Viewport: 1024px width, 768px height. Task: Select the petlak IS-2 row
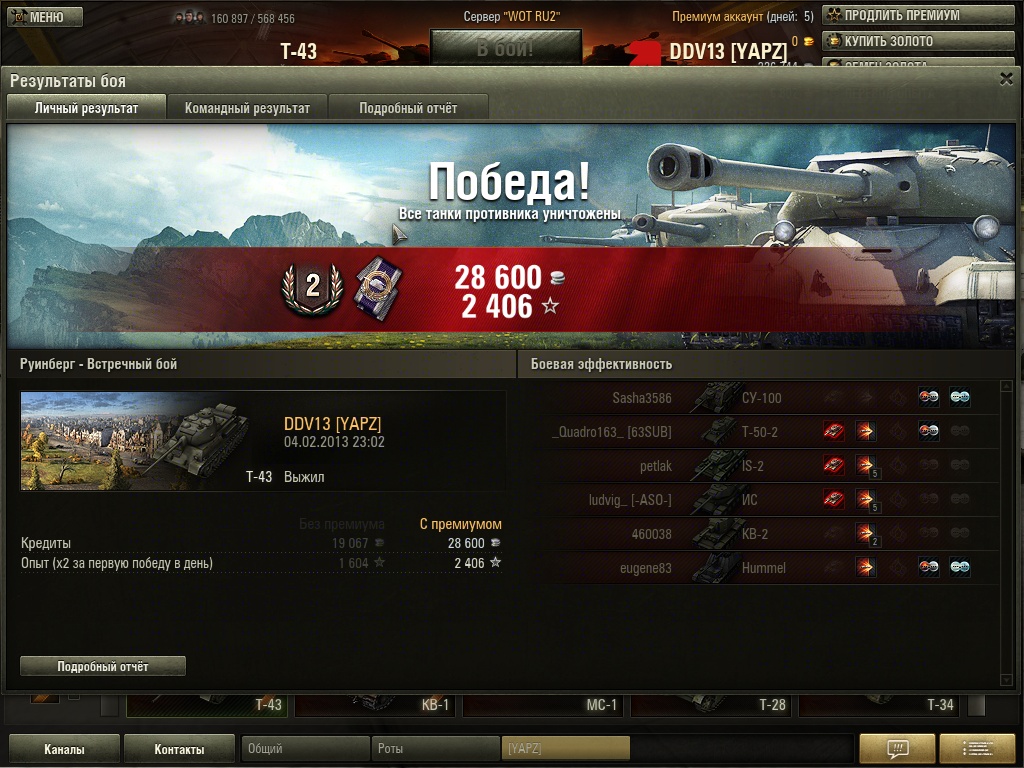[761, 466]
